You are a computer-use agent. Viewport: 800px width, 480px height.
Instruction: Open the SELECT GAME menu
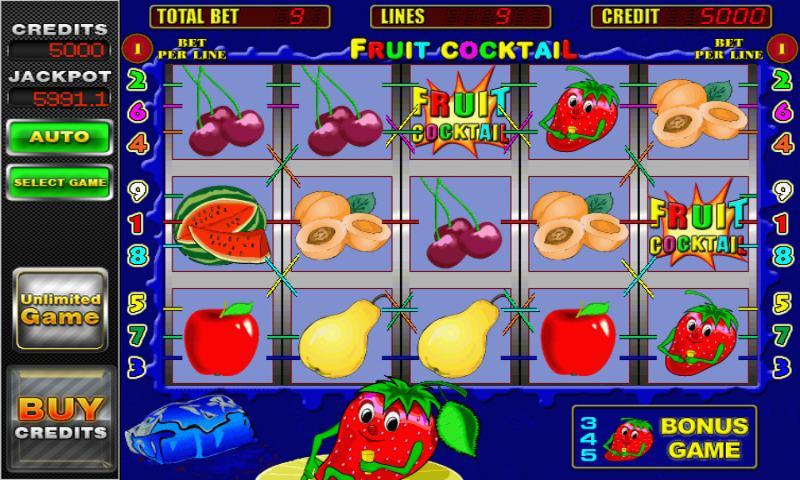[x=59, y=183]
